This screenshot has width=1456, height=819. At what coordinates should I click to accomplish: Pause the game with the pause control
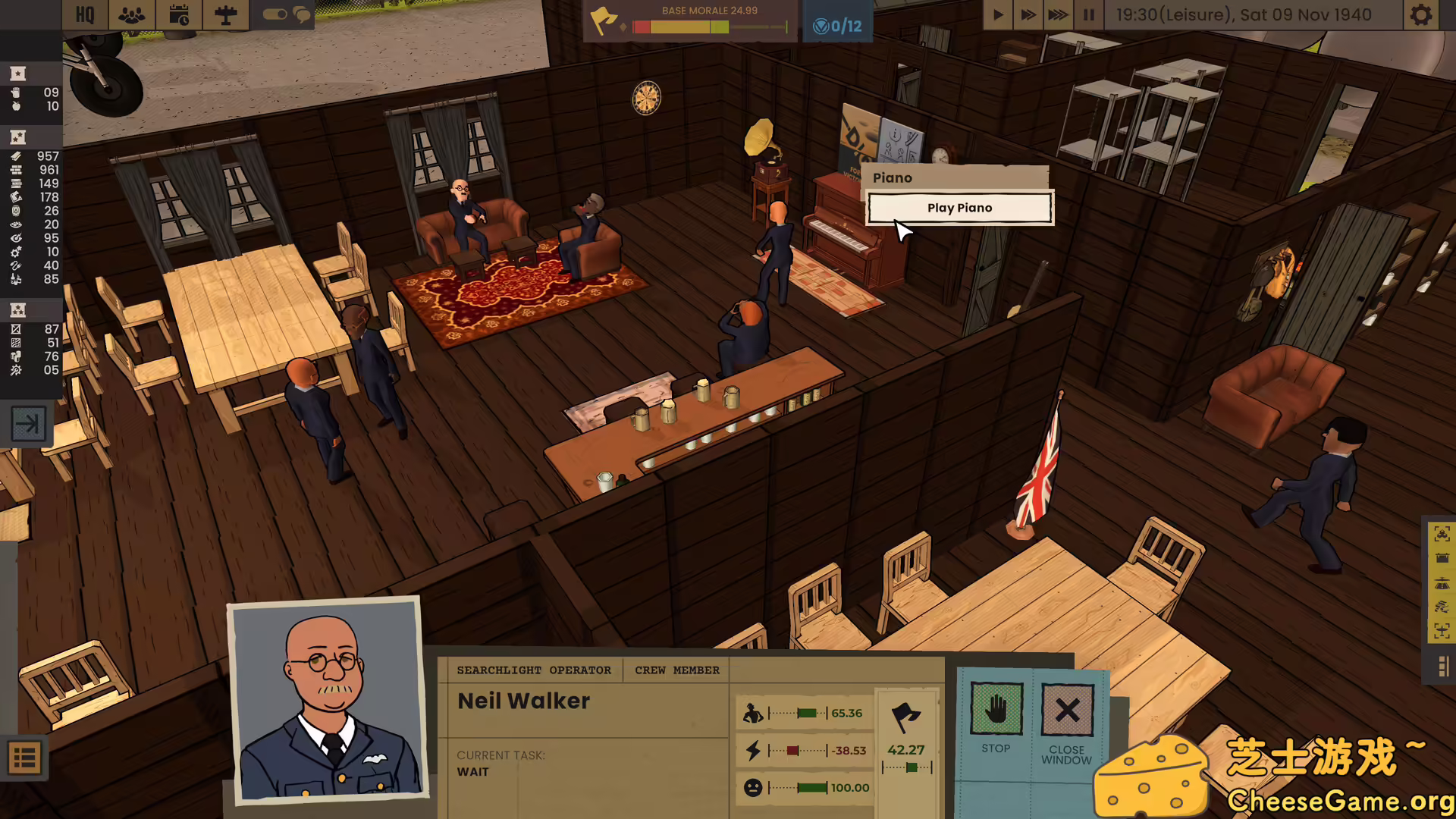tap(1087, 14)
